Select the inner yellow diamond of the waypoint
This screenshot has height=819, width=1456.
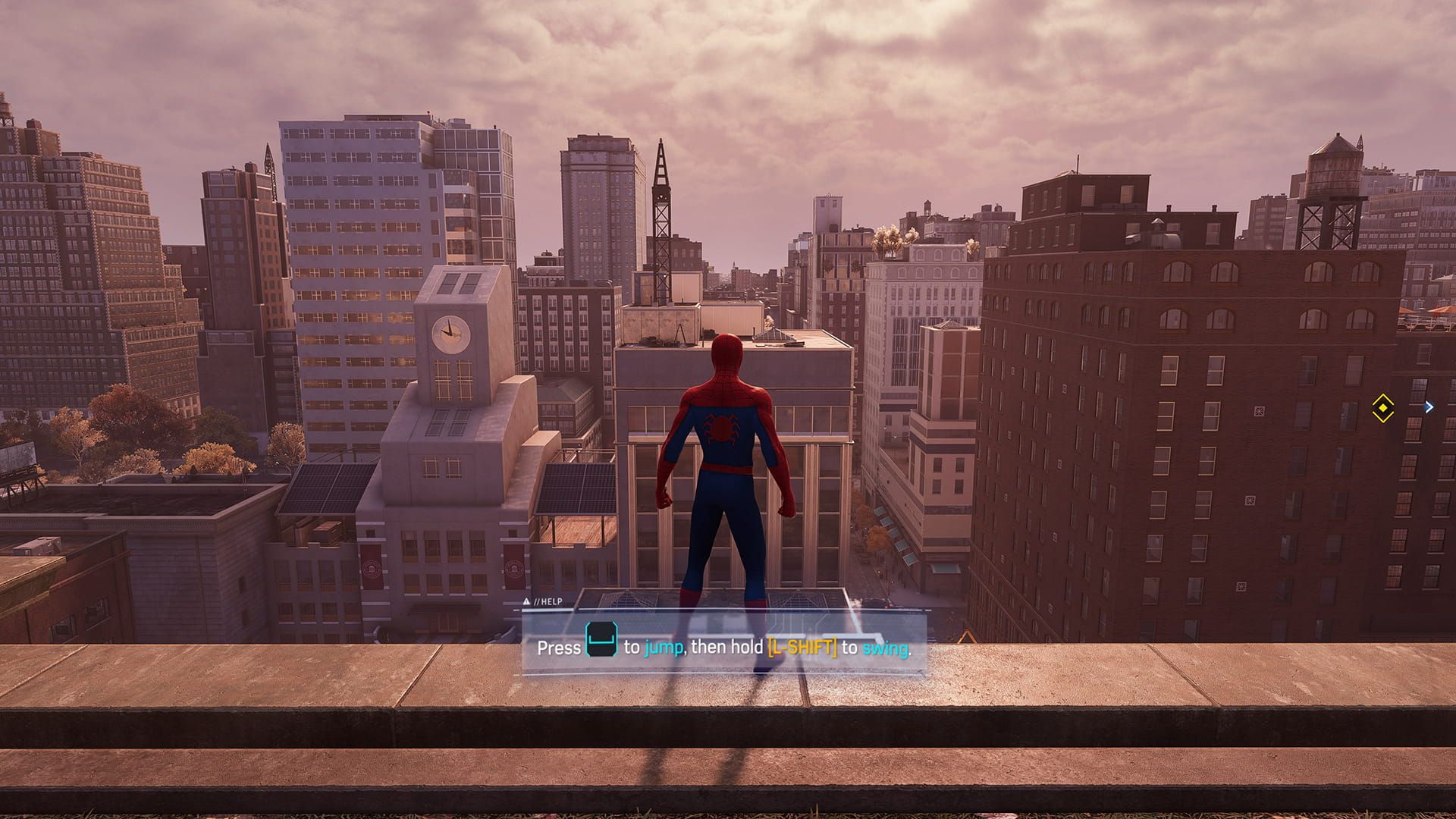click(1383, 409)
